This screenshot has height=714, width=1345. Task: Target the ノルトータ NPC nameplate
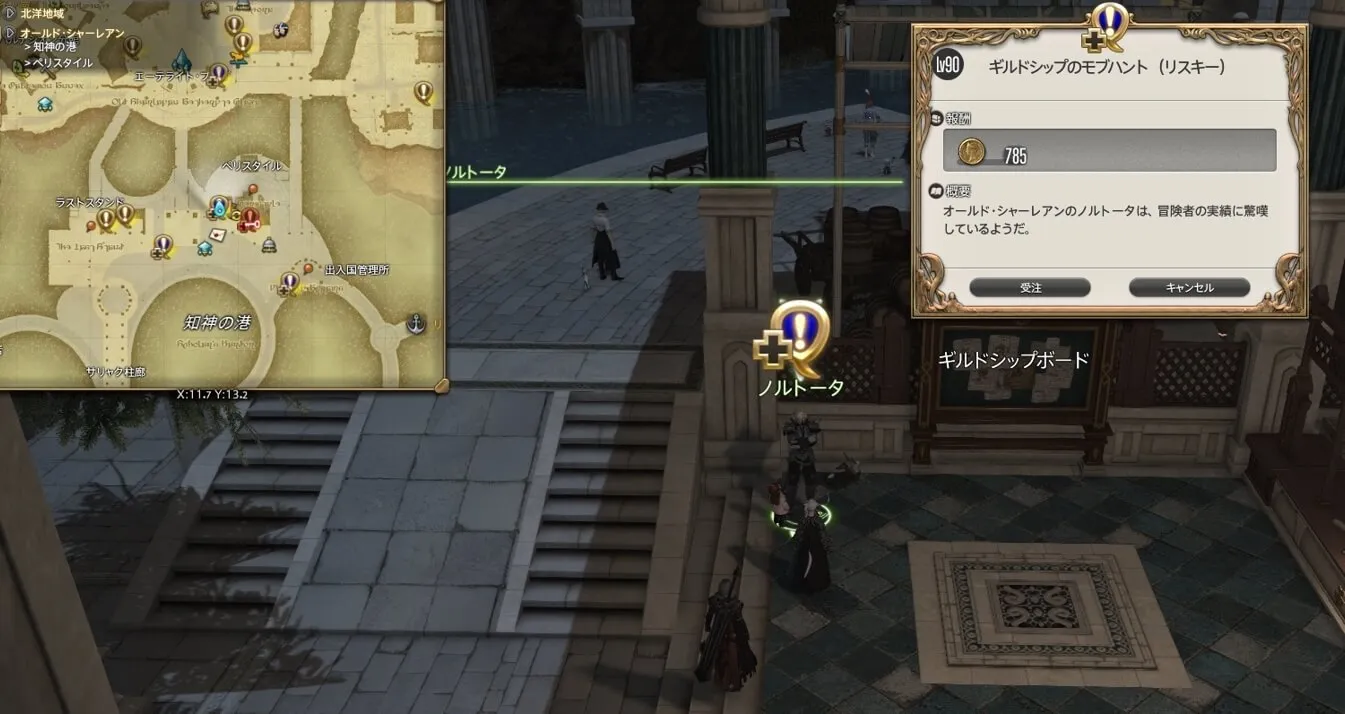point(800,388)
